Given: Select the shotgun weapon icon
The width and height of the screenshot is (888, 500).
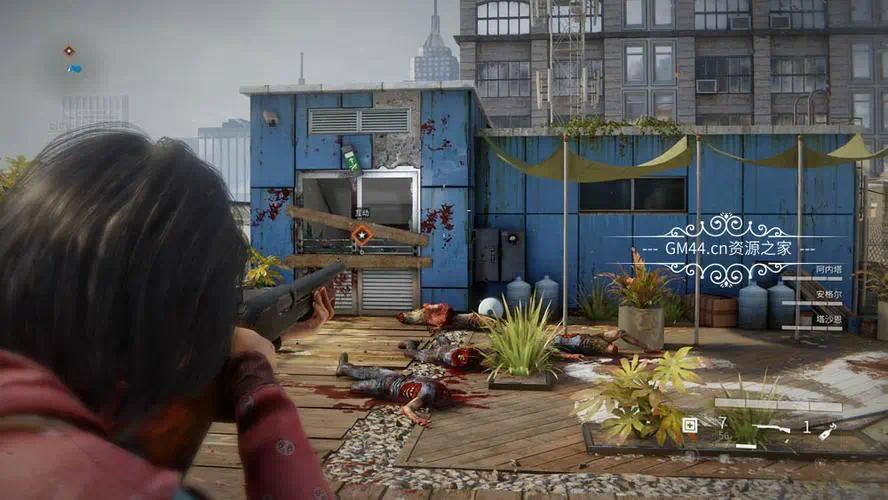Looking at the screenshot, I should (x=772, y=427).
